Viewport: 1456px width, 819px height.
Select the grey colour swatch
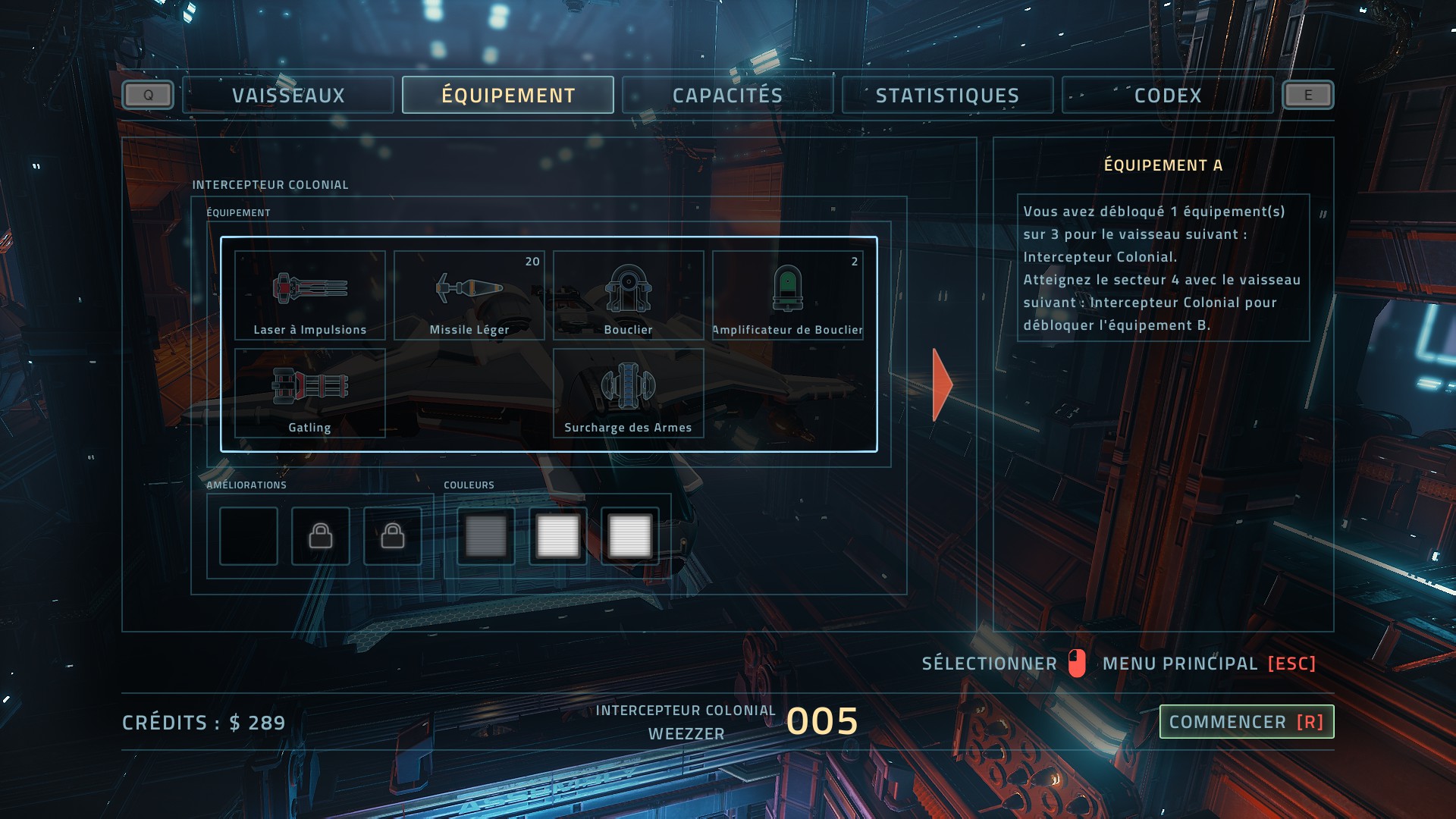coord(486,536)
